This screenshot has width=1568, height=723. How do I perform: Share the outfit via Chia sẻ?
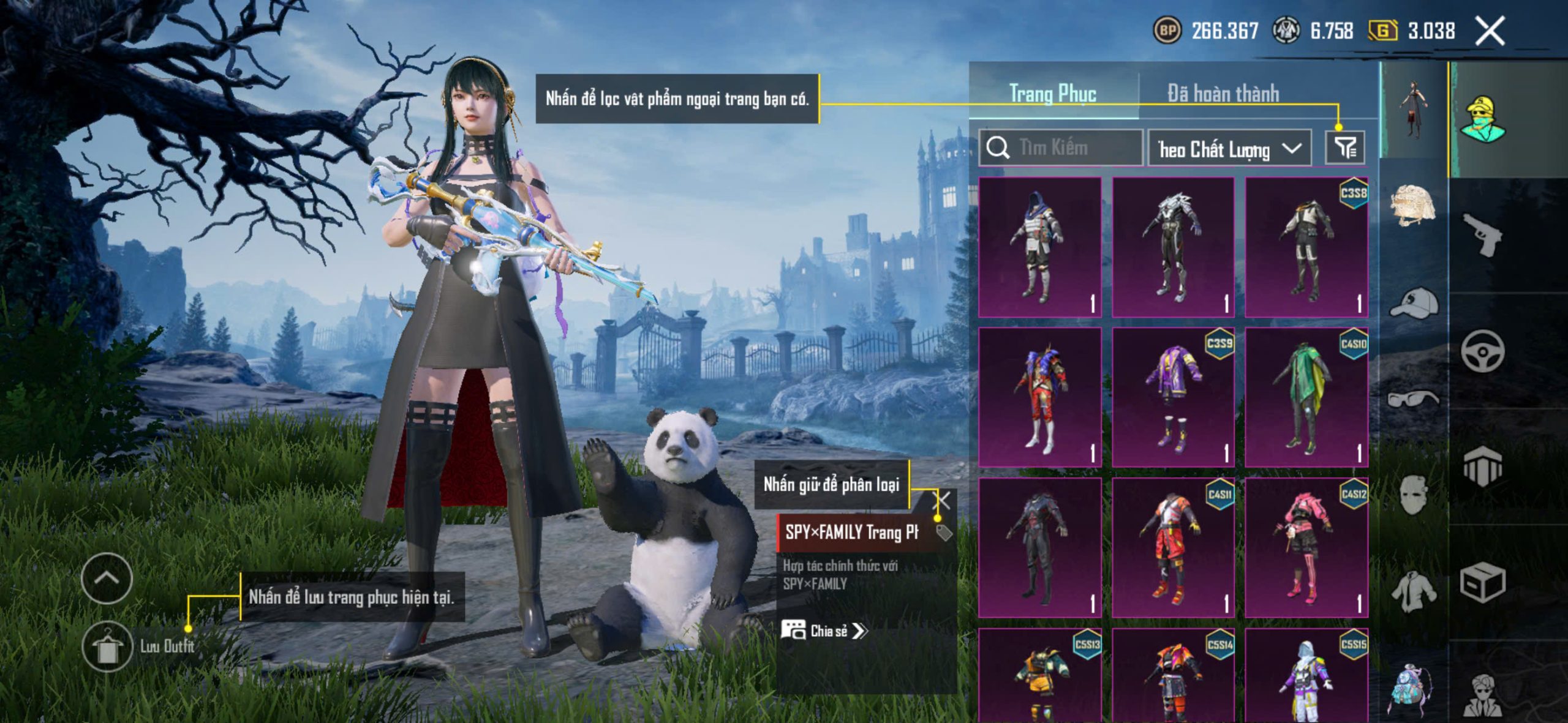click(824, 631)
